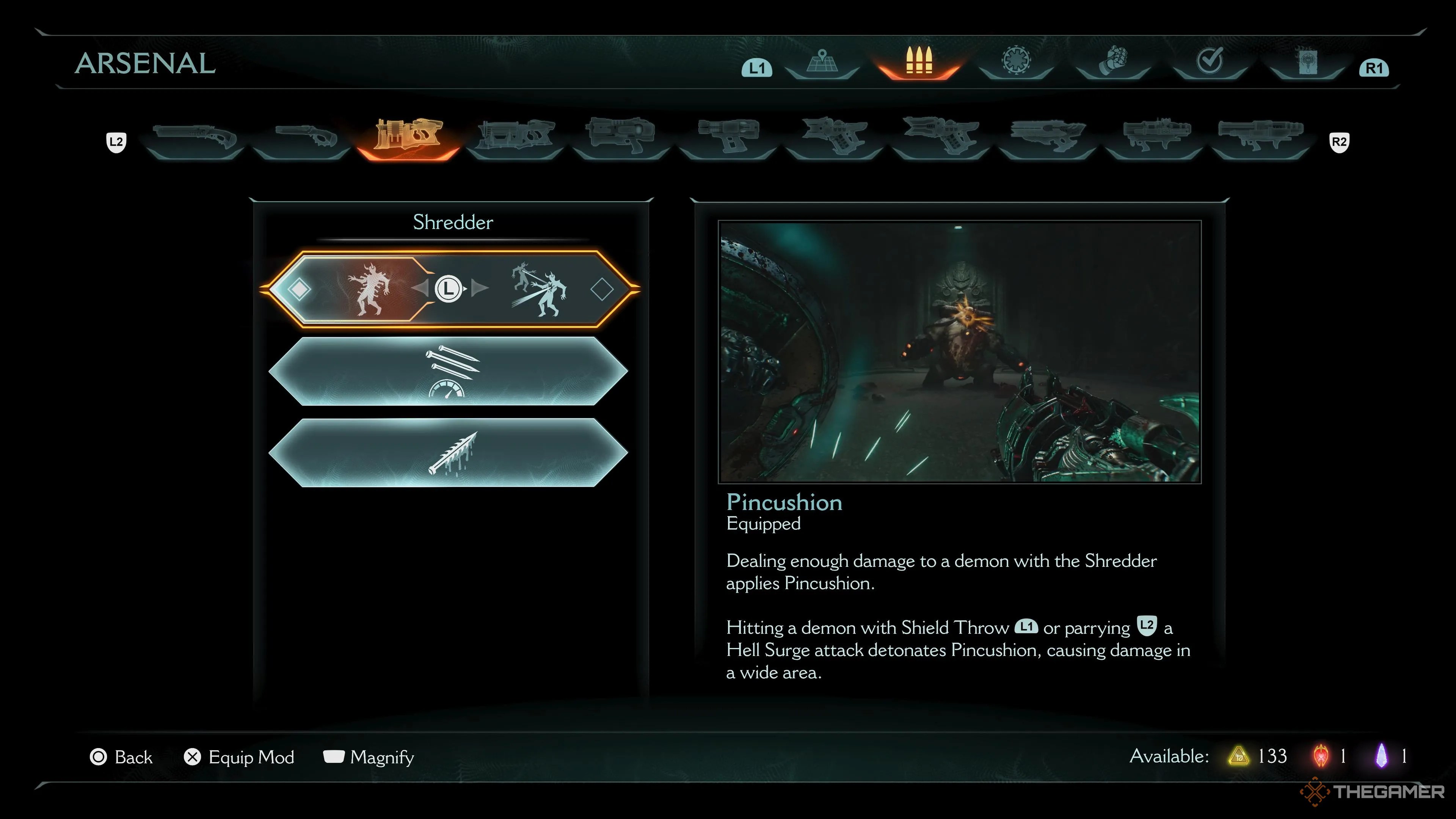Choose the mod showing two demons pierced
Viewport: 1456px width, 819px height.
point(538,289)
